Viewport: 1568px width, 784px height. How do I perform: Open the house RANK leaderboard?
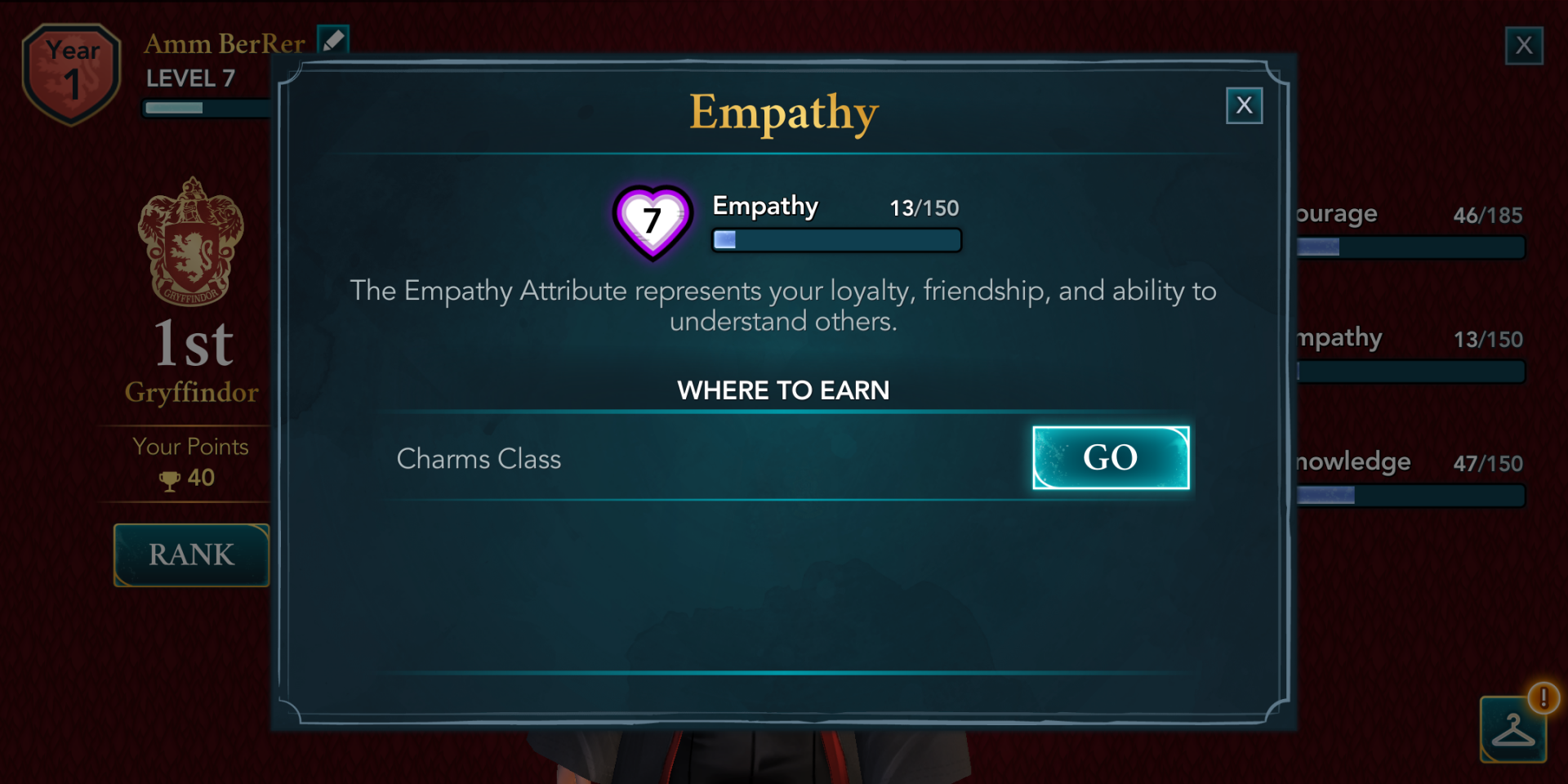[x=191, y=555]
